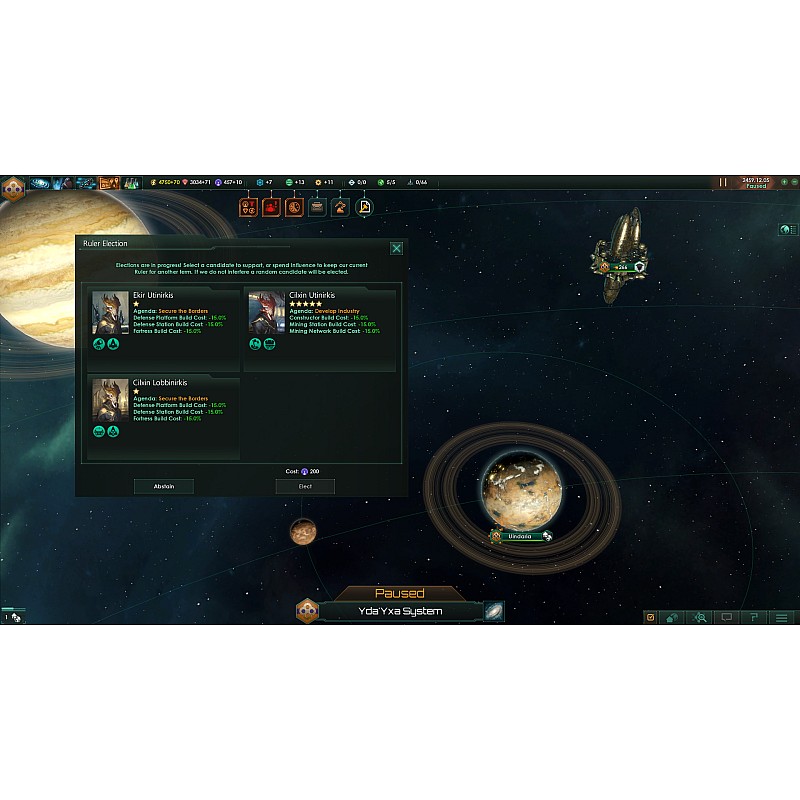The image size is (800, 800).
Task: Switch to galaxy map view
Action: 494,612
